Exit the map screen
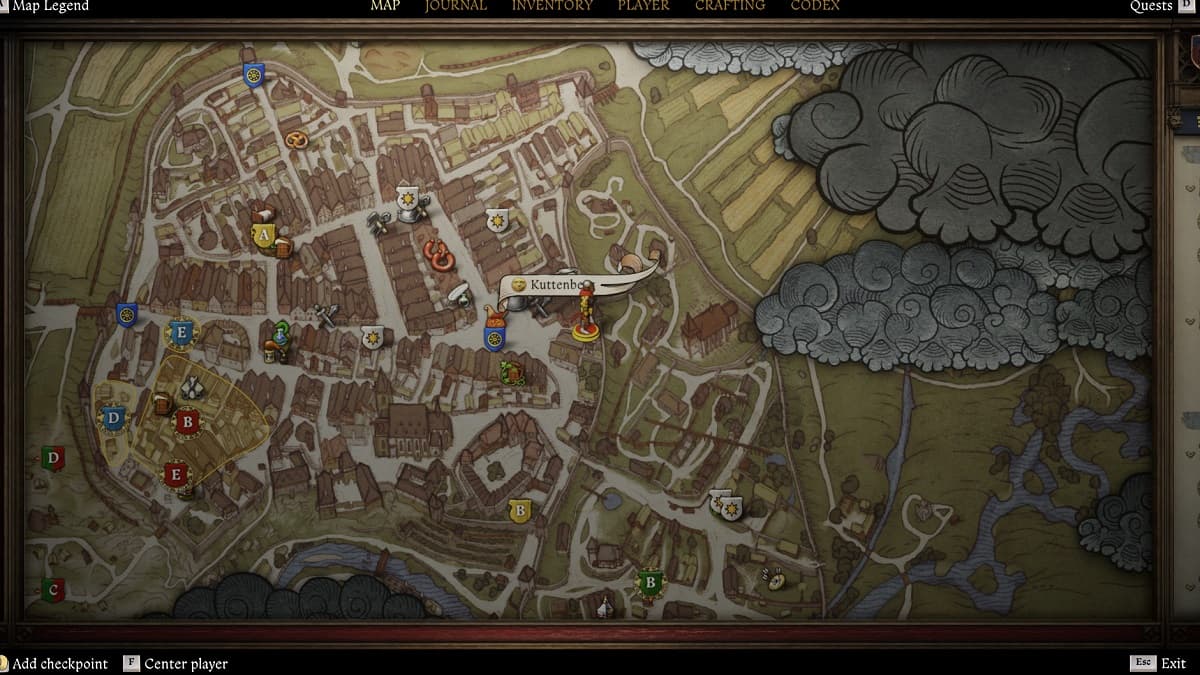This screenshot has height=675, width=1200. (1173, 664)
